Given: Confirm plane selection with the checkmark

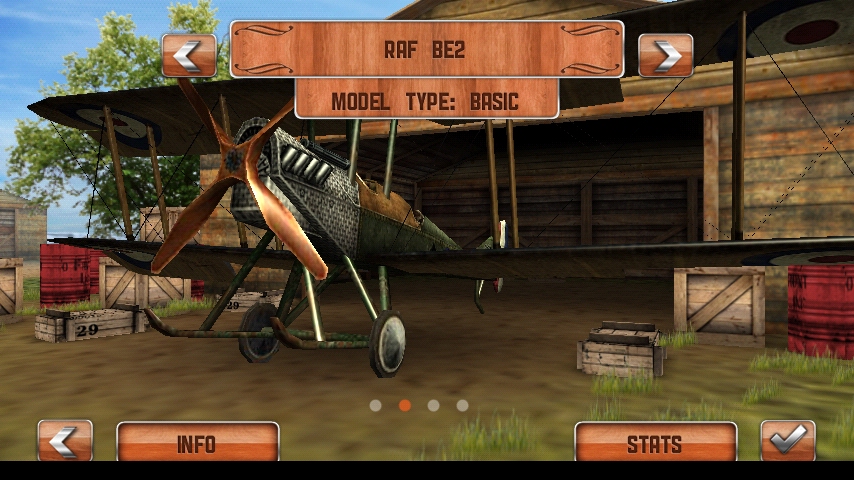Looking at the screenshot, I should (788, 441).
